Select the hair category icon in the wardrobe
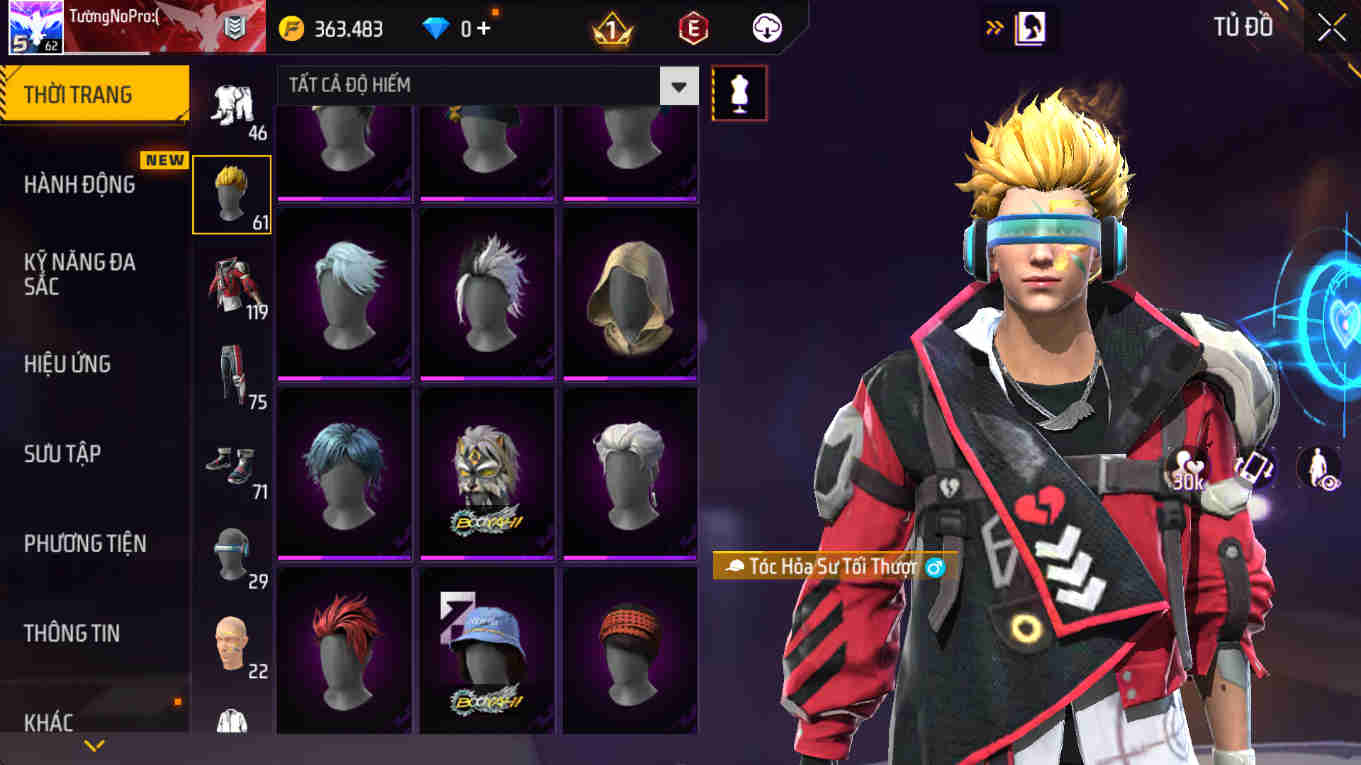The height and width of the screenshot is (765, 1361). click(x=232, y=193)
